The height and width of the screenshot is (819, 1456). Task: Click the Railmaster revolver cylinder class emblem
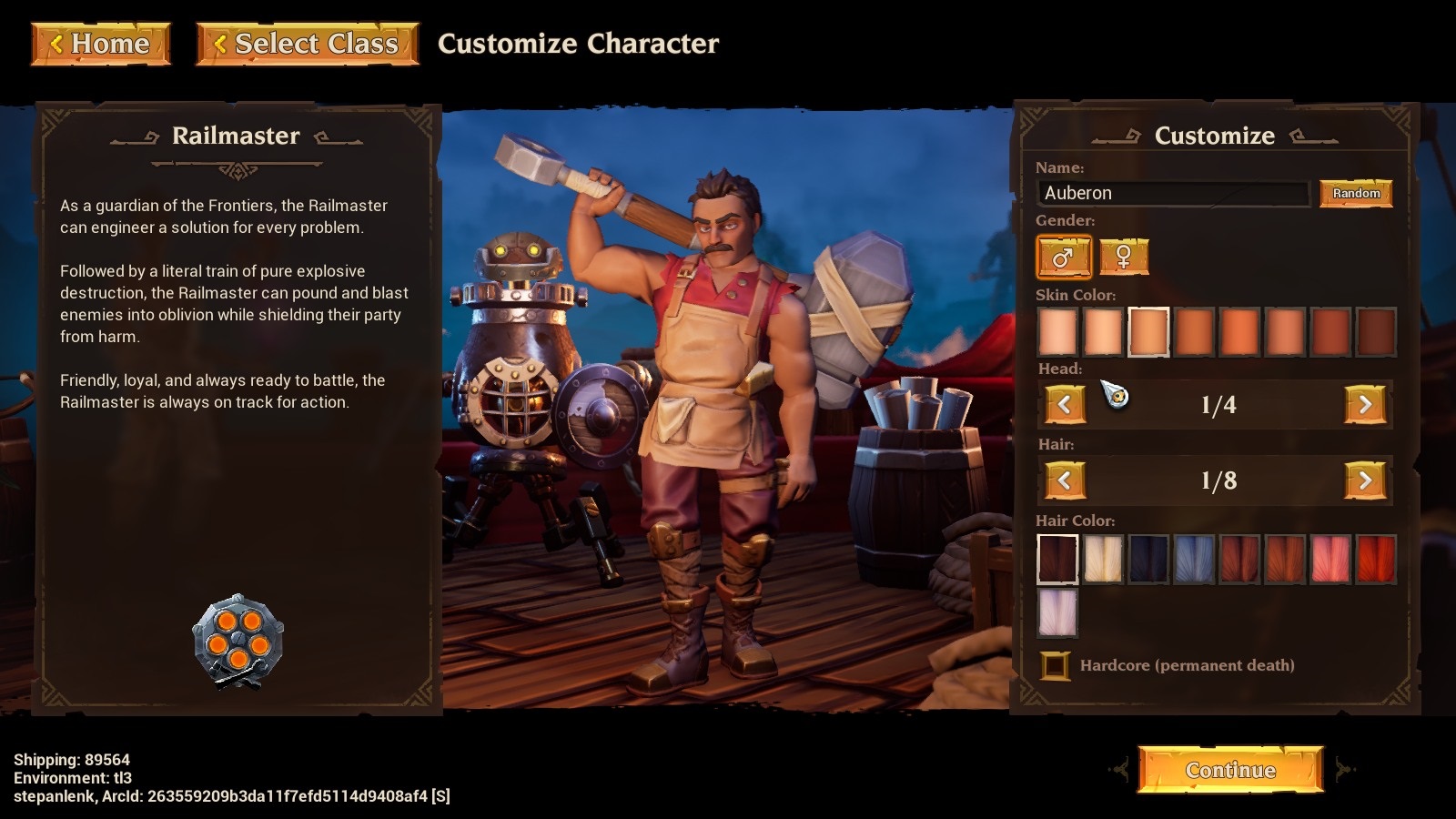[238, 641]
